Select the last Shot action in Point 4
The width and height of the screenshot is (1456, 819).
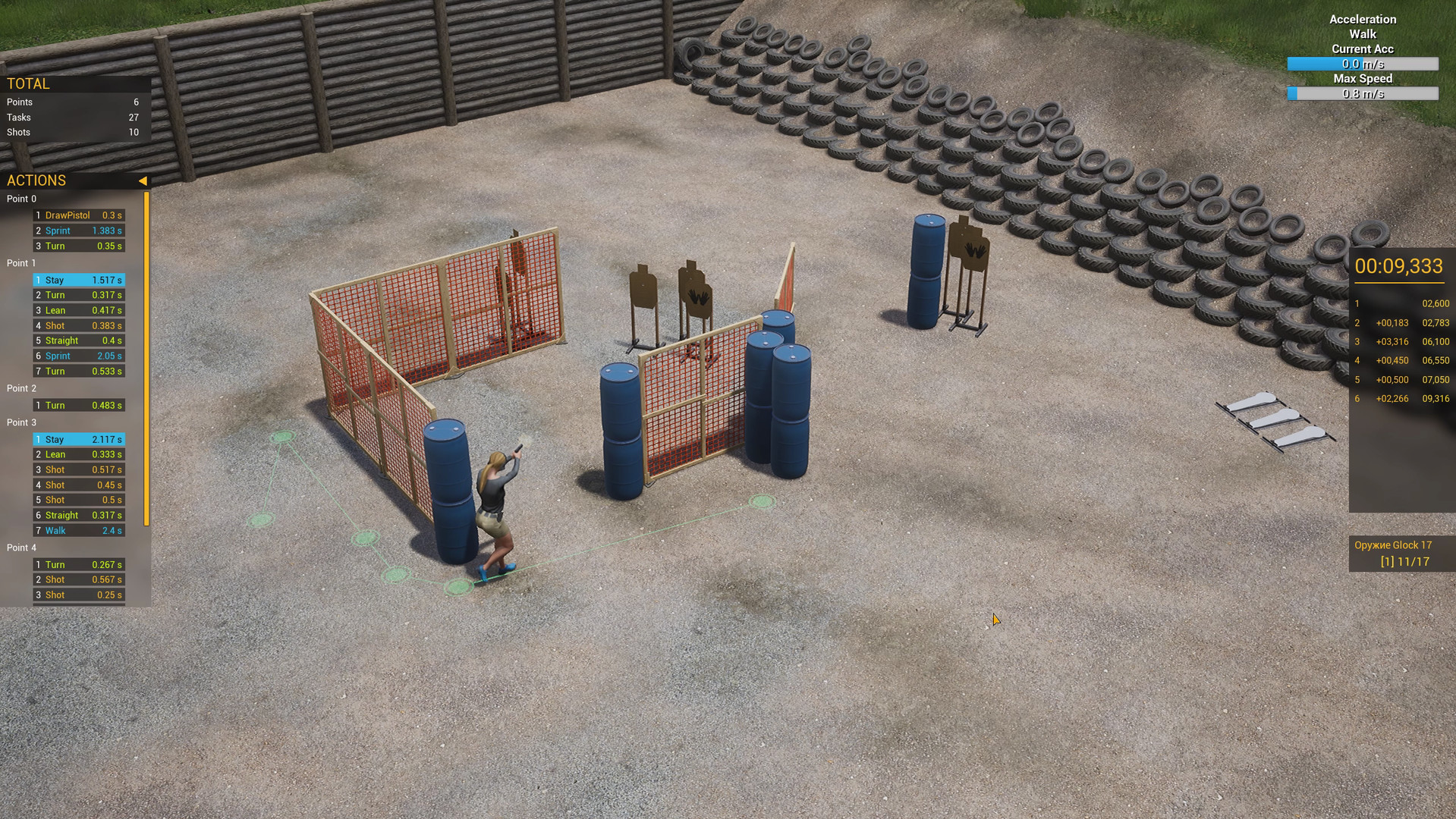[78, 595]
